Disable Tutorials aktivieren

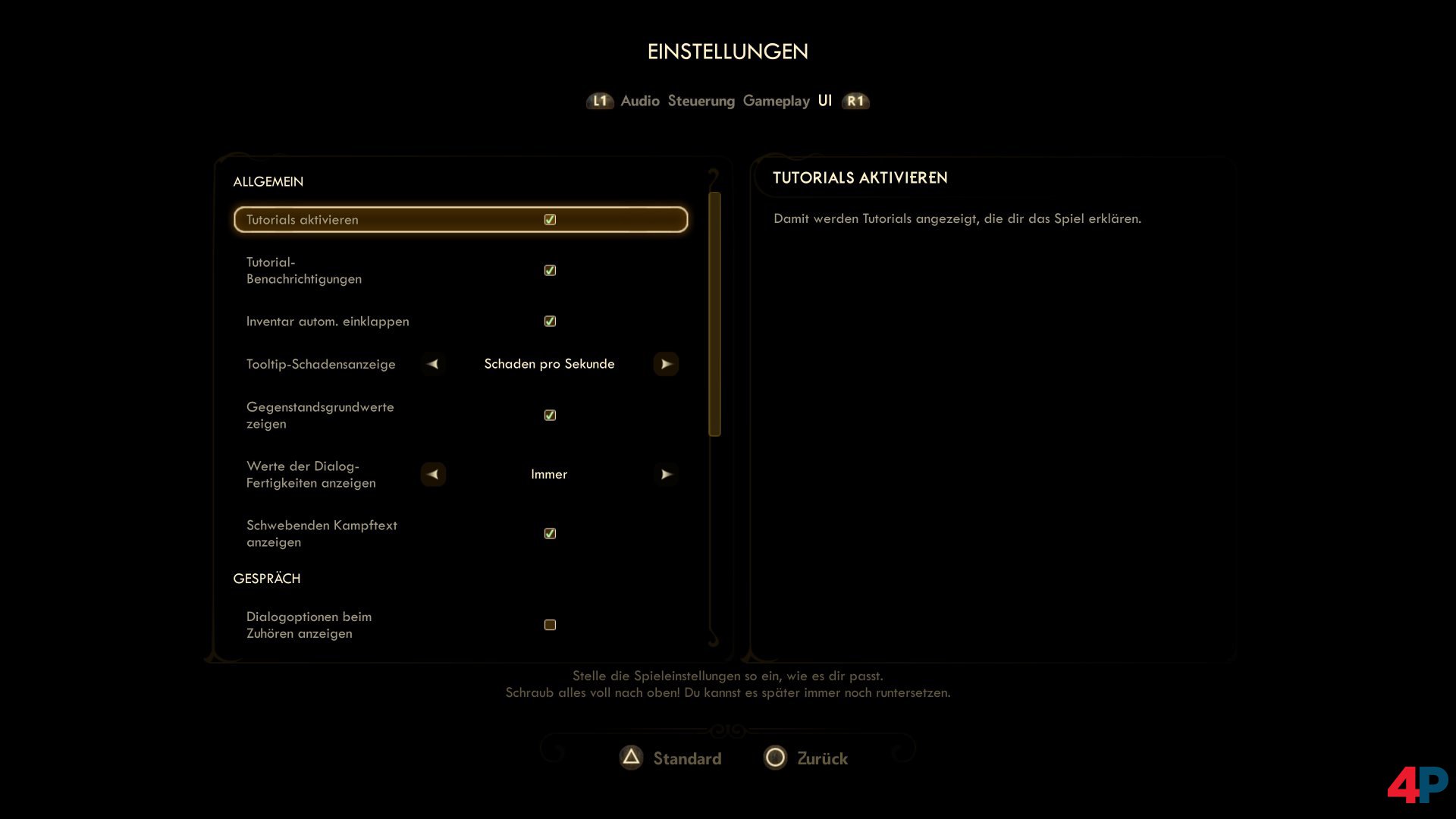coord(550,219)
